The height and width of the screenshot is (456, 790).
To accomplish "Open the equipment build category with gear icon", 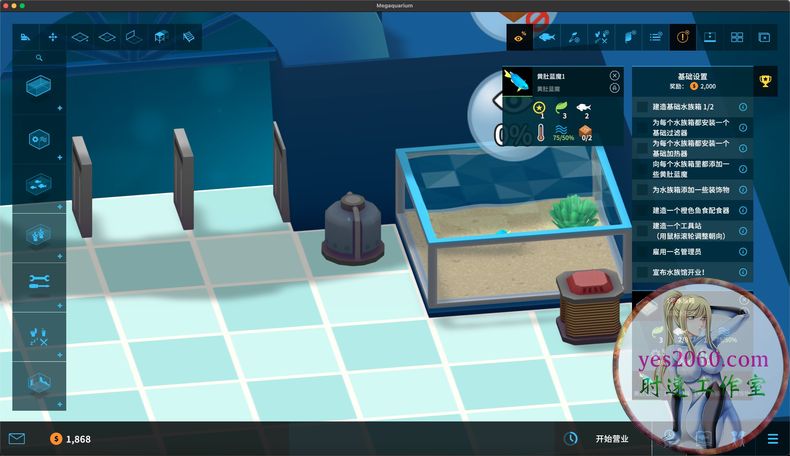I will 40,138.
